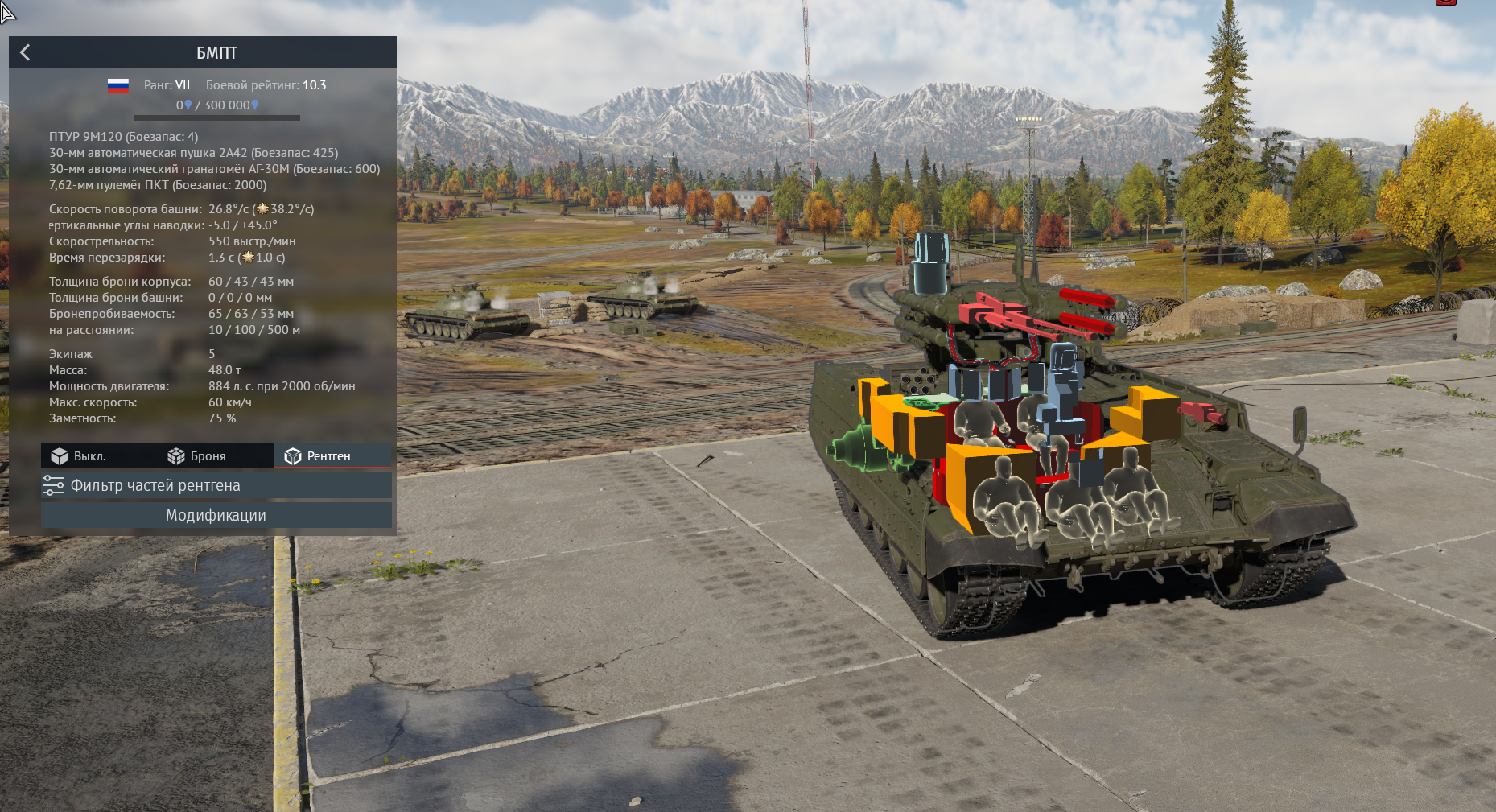Screen dimensions: 1496x812
Task: Open Фильтр частей рентгена filter
Action: 216,485
